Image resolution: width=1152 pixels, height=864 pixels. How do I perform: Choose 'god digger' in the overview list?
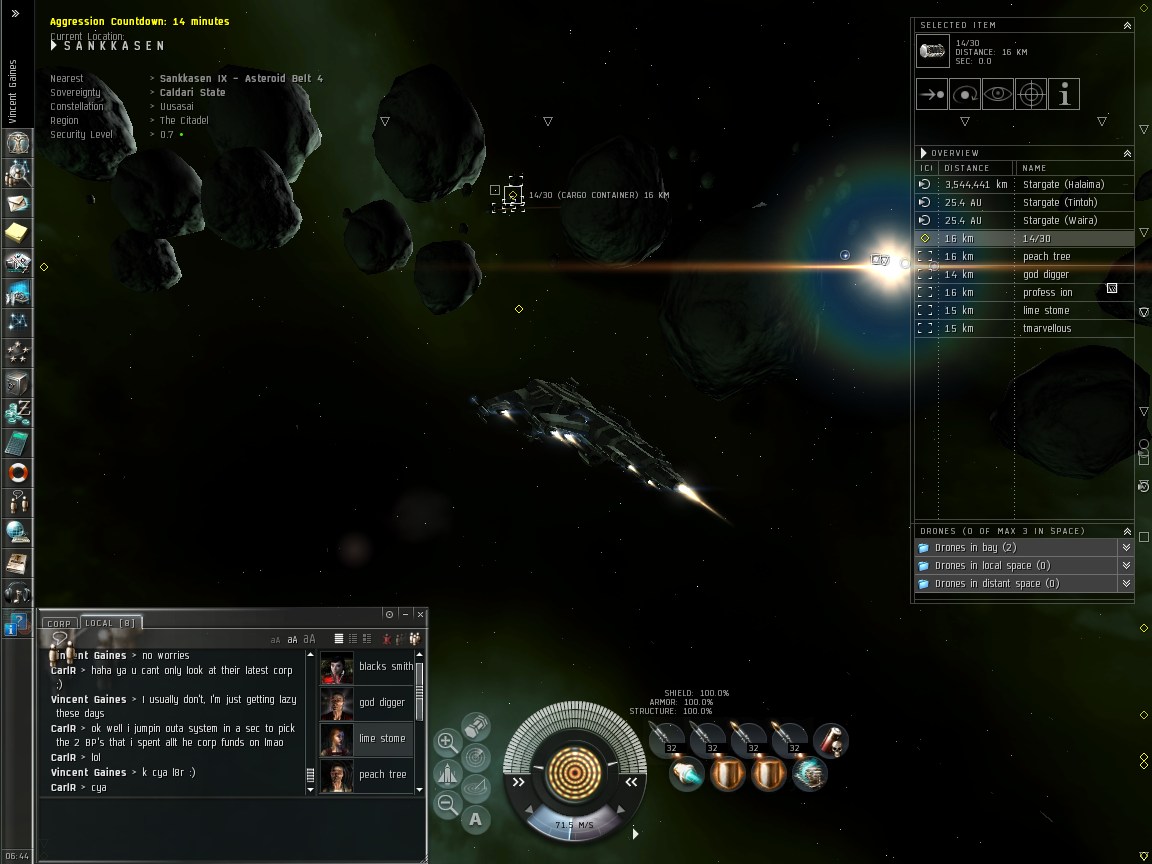click(1045, 274)
